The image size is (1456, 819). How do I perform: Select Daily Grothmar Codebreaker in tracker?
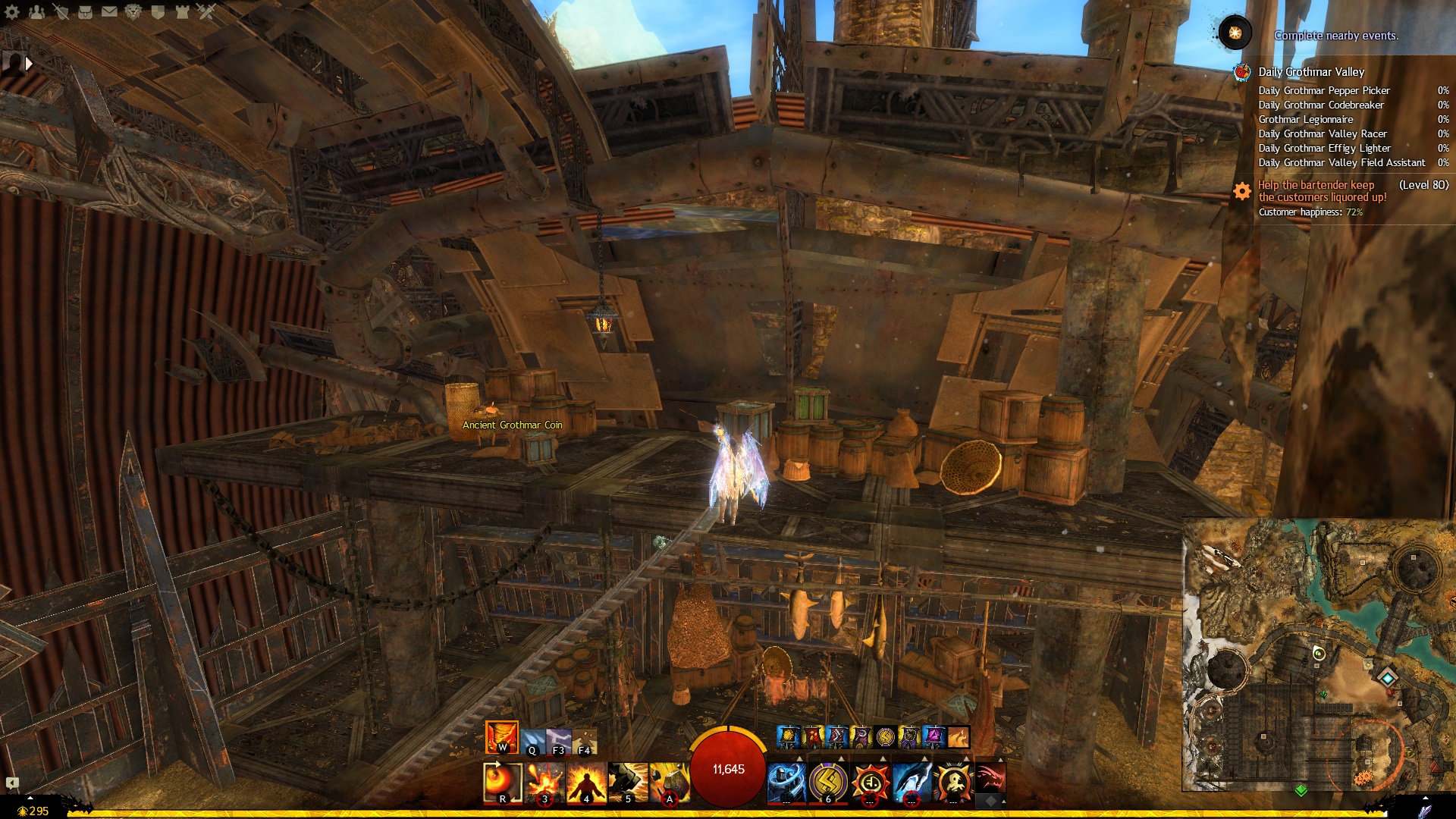coord(1321,105)
